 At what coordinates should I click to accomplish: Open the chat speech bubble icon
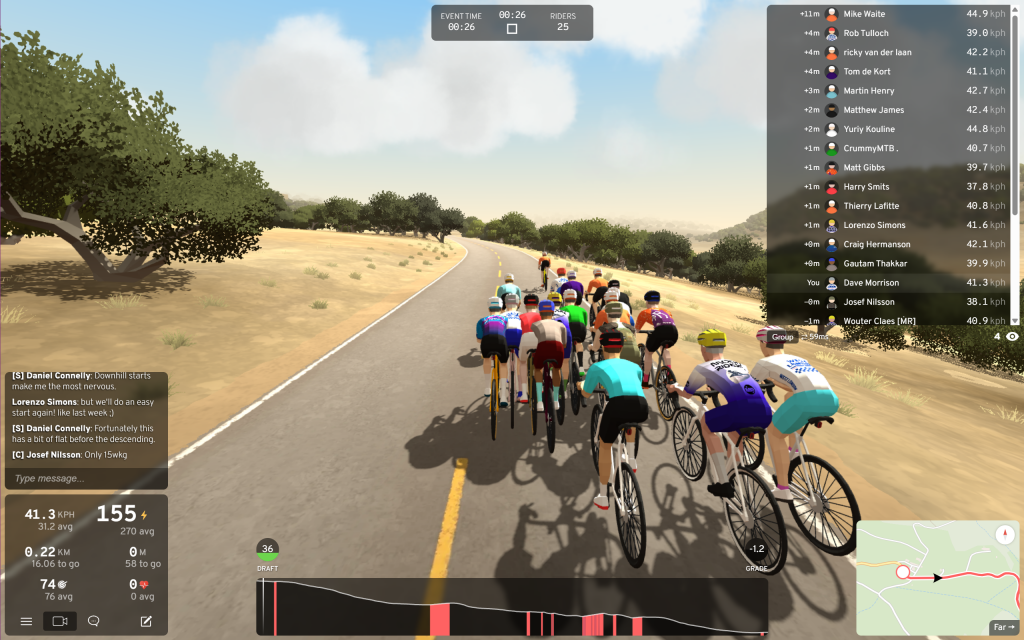tap(94, 621)
